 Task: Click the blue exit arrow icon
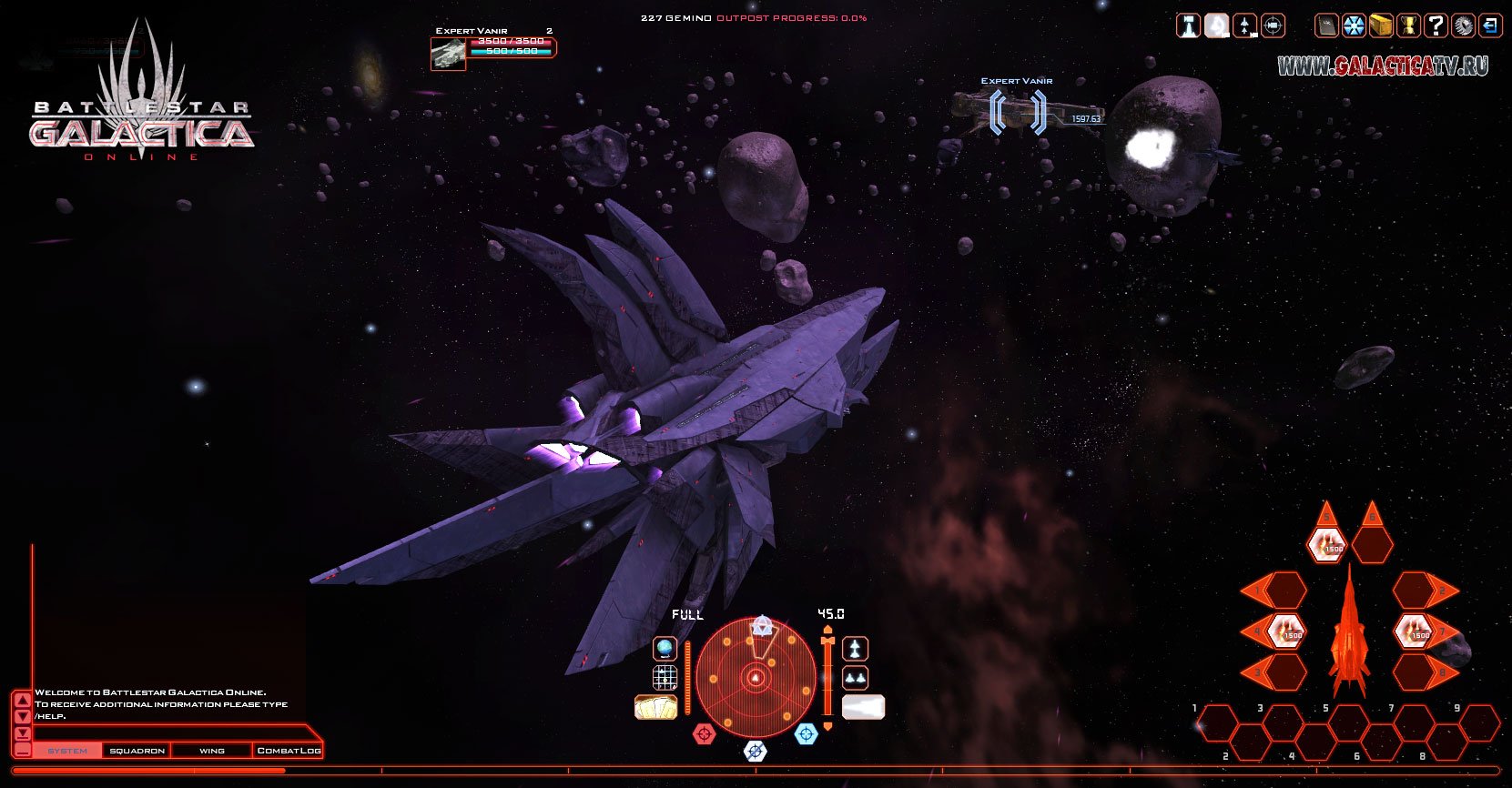point(1490,25)
